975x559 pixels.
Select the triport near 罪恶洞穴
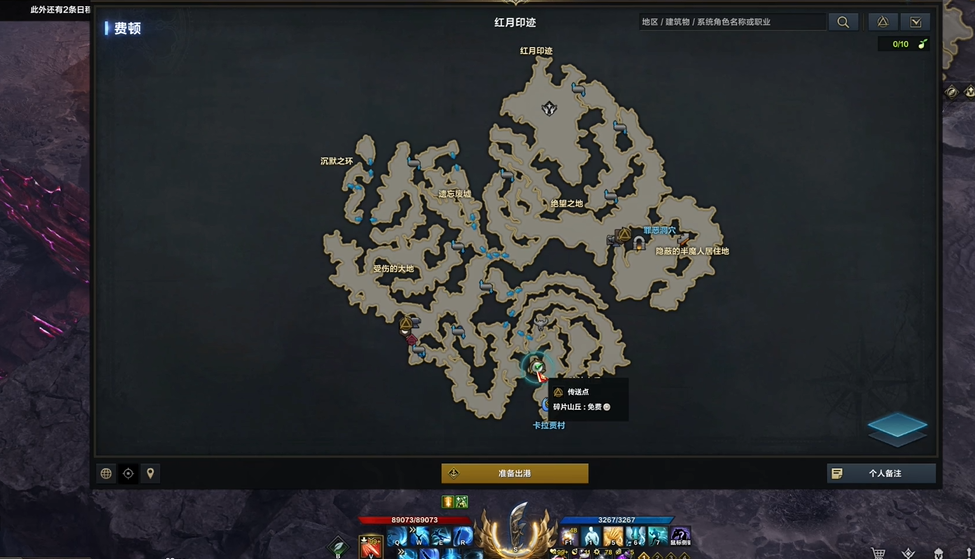click(x=624, y=235)
